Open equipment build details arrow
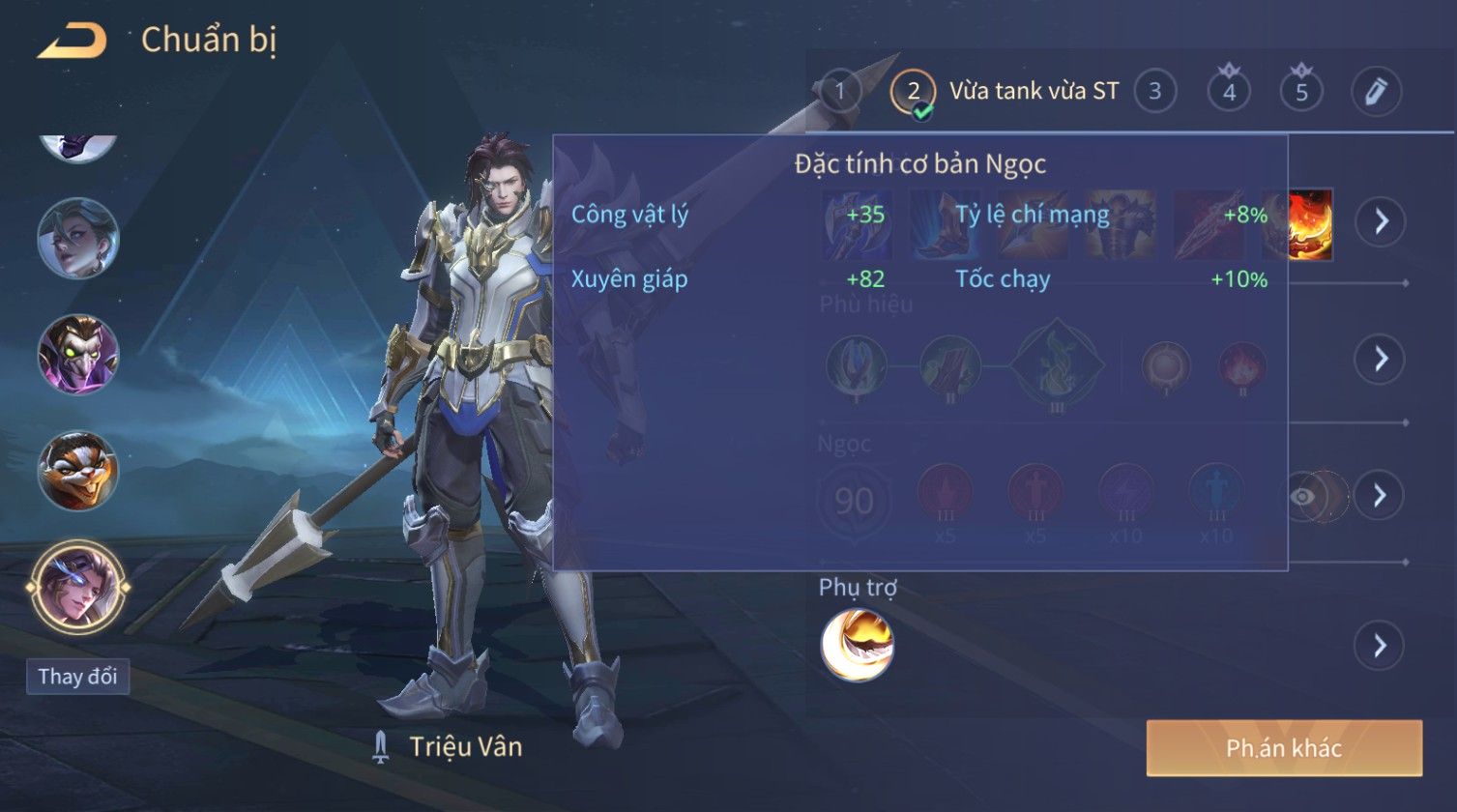This screenshot has width=1457, height=812. [1380, 221]
